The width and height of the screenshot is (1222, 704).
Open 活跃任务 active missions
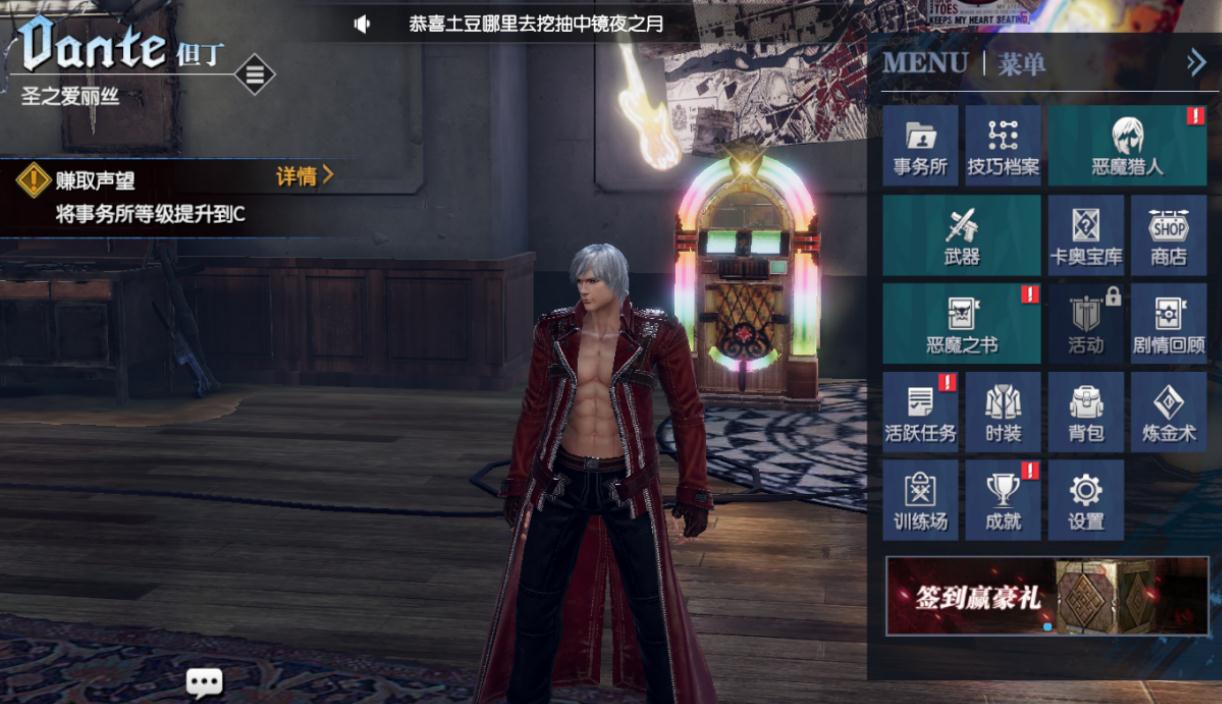click(920, 412)
